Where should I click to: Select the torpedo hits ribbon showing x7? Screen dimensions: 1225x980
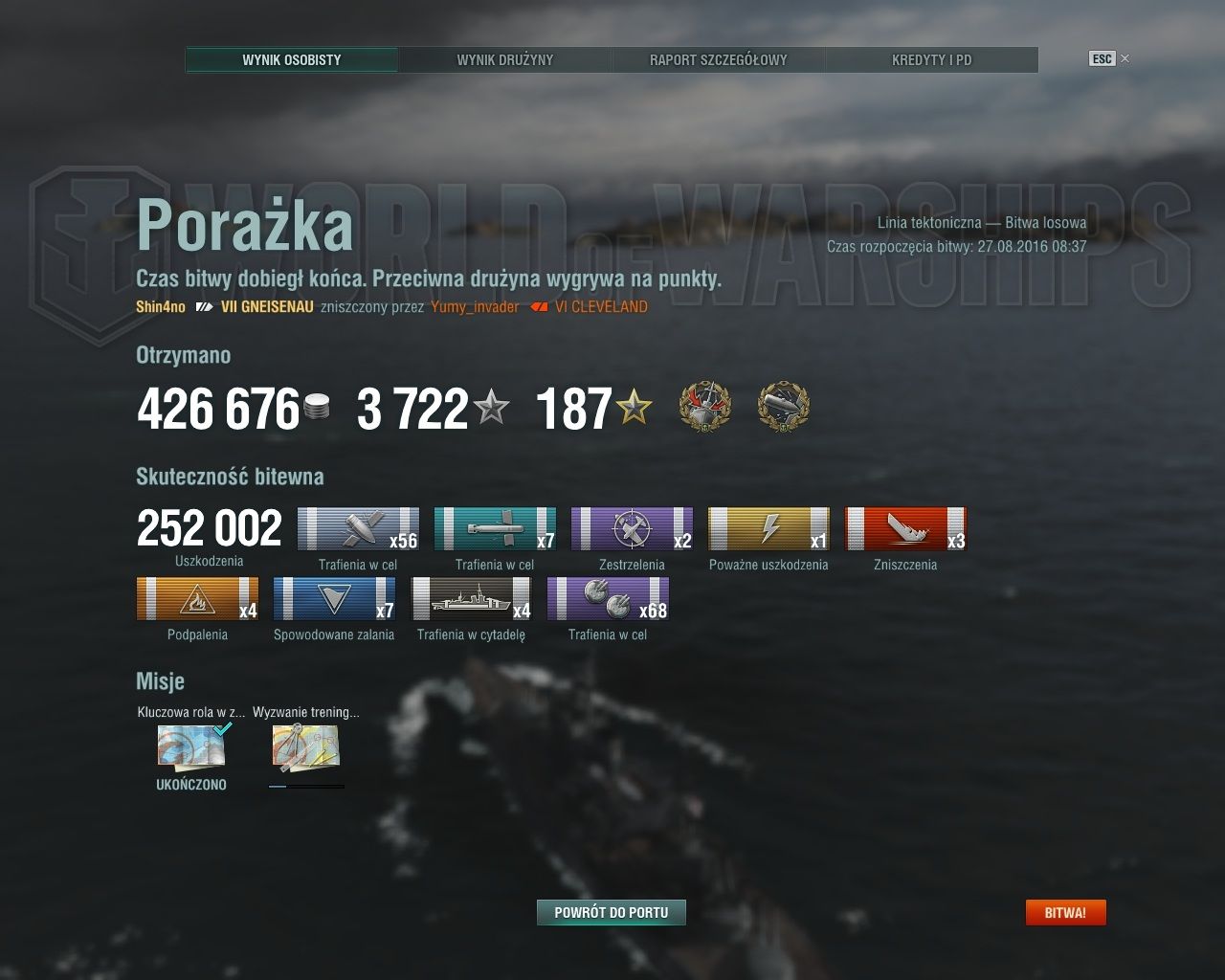point(495,529)
